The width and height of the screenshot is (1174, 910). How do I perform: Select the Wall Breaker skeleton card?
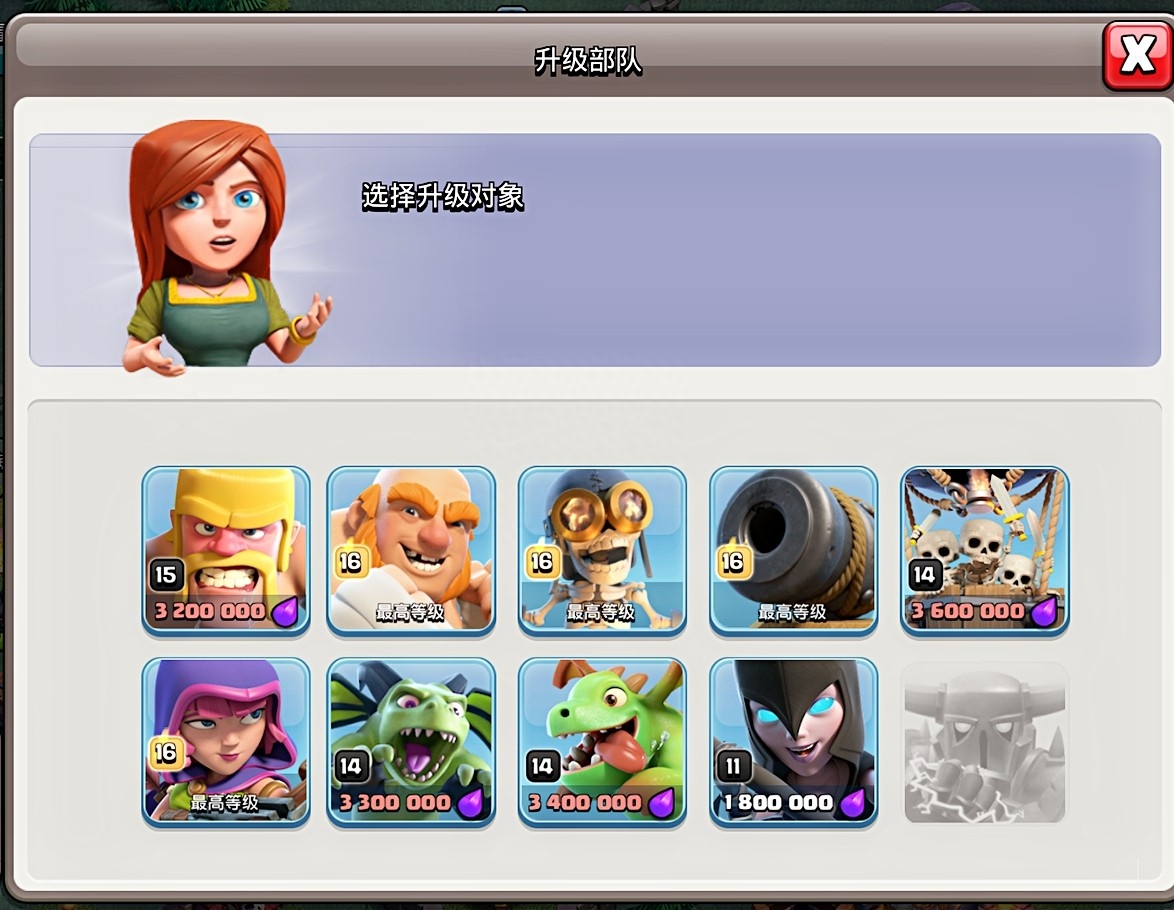pyautogui.click(x=602, y=550)
